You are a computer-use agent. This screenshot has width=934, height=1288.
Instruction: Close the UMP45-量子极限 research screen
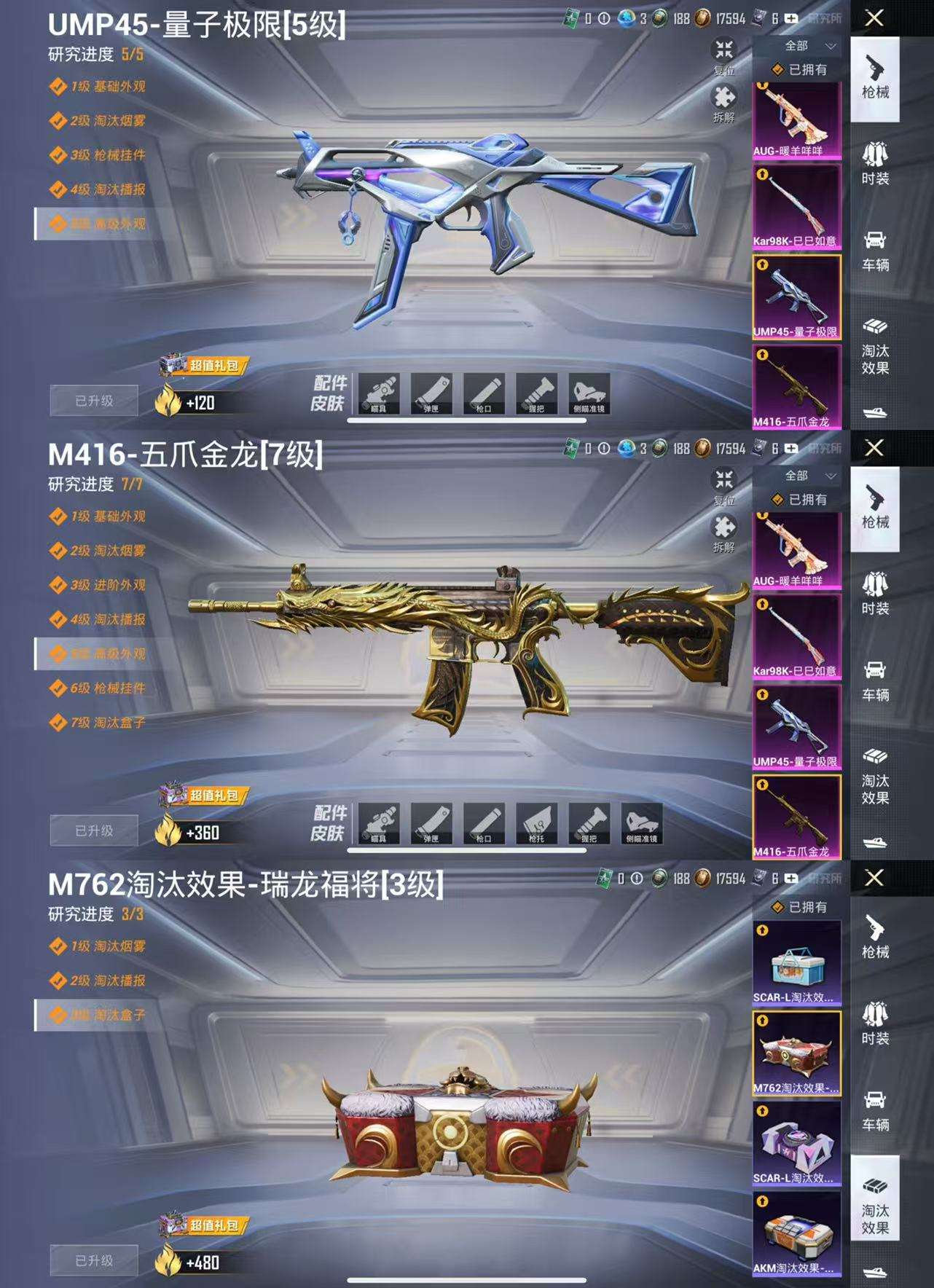coord(874,18)
